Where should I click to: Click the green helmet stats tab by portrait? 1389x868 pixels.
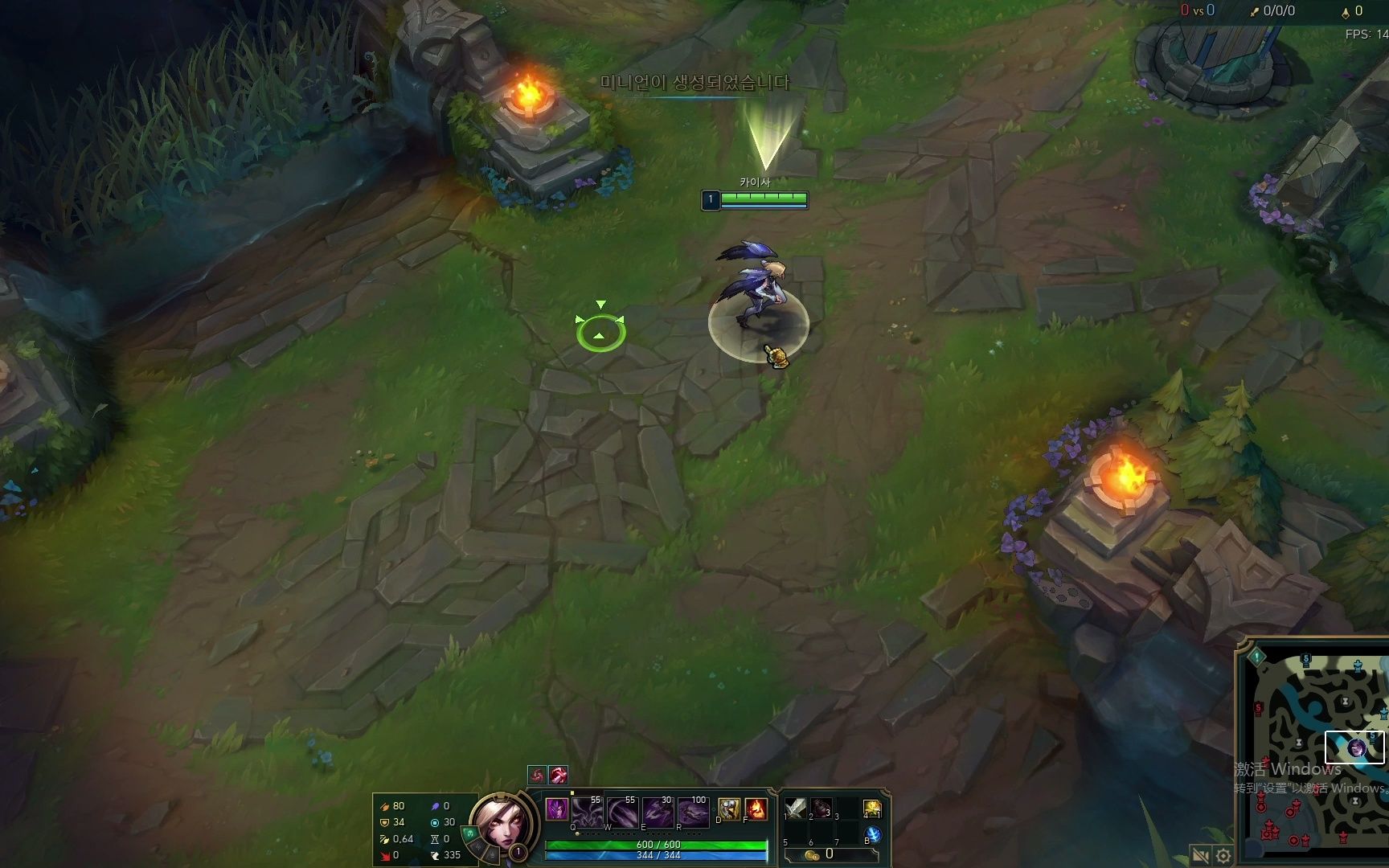(x=470, y=833)
